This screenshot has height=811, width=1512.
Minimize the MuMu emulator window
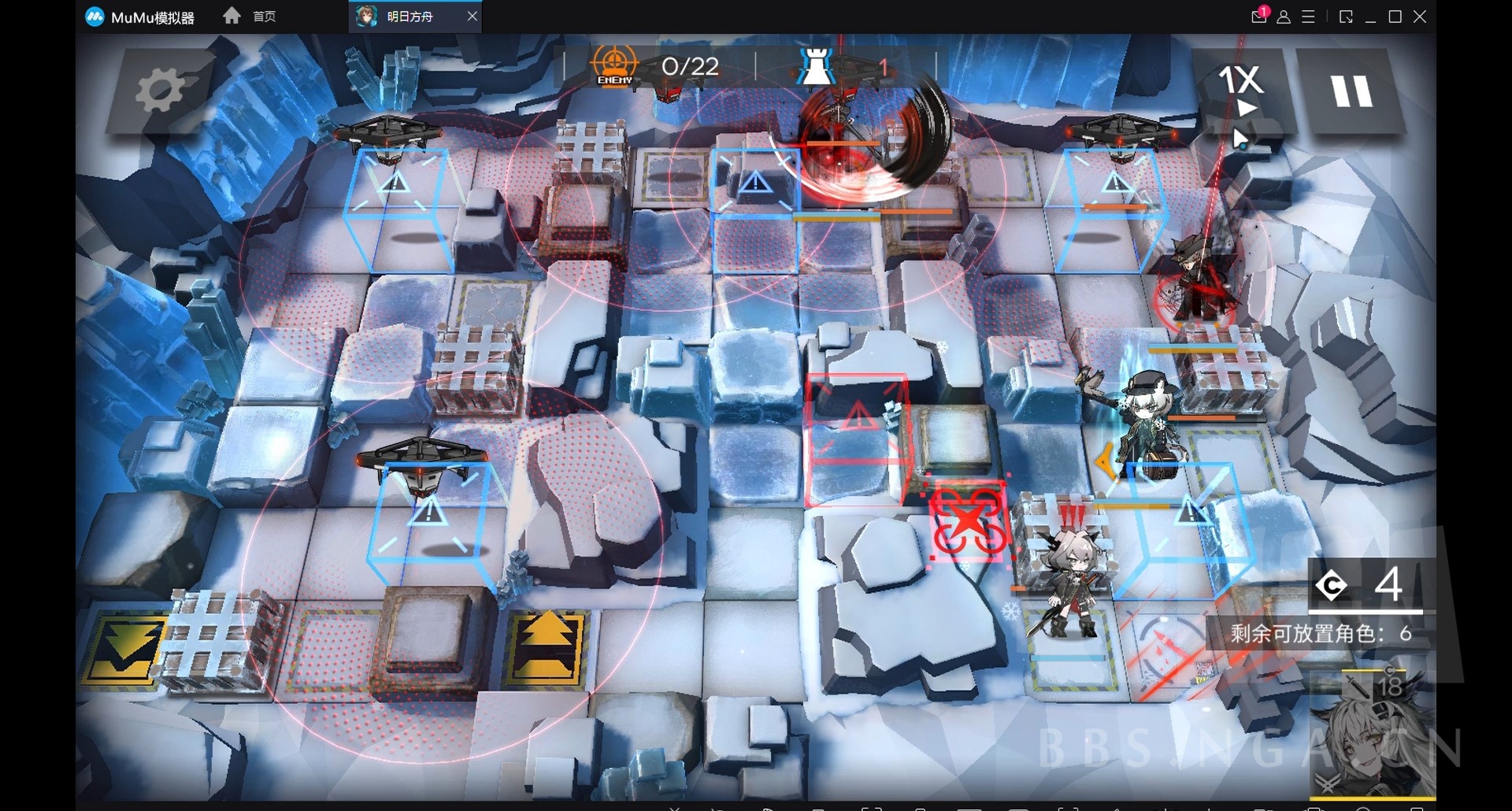coord(1370,17)
